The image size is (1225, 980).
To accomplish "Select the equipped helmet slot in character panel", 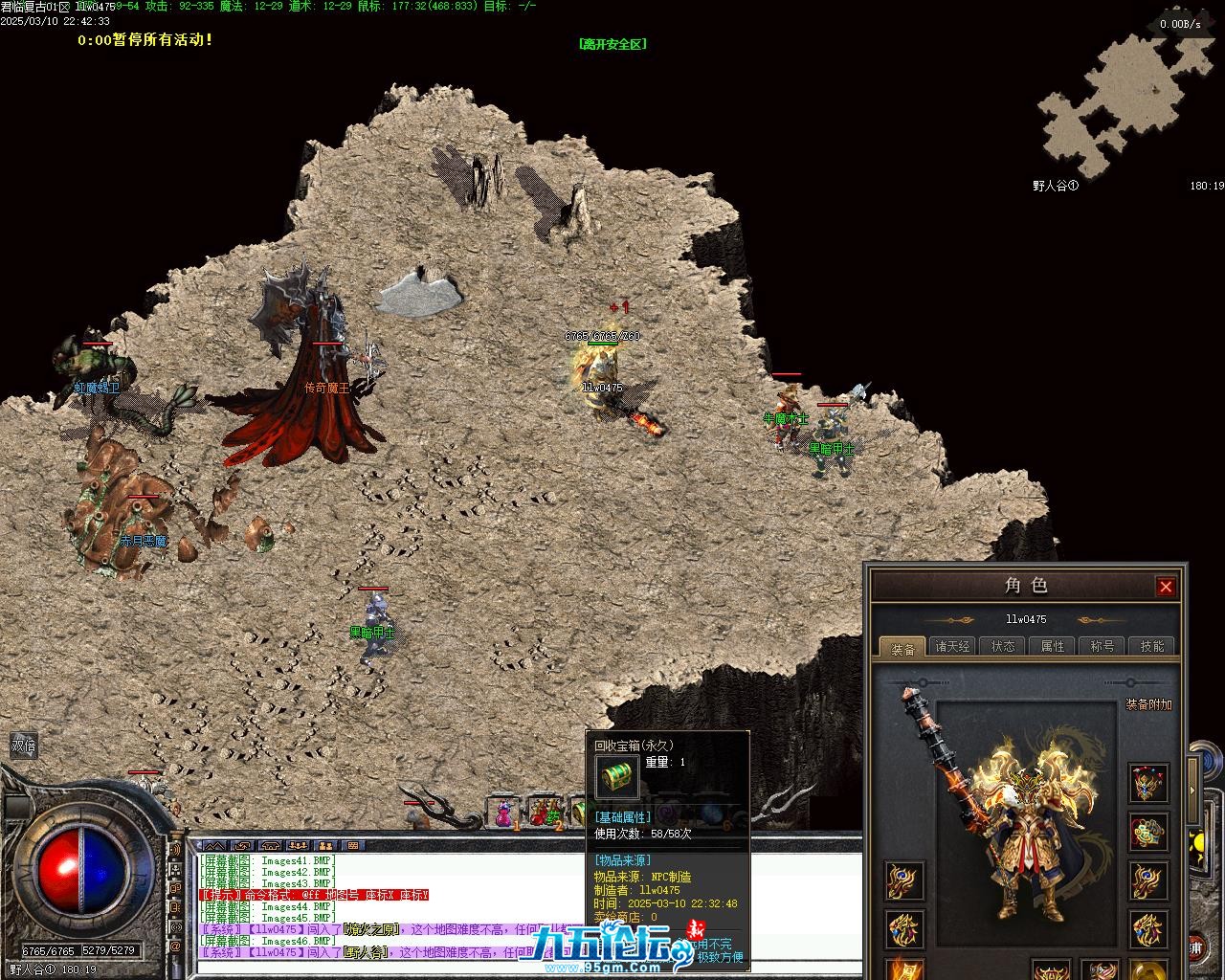I will [x=1147, y=783].
